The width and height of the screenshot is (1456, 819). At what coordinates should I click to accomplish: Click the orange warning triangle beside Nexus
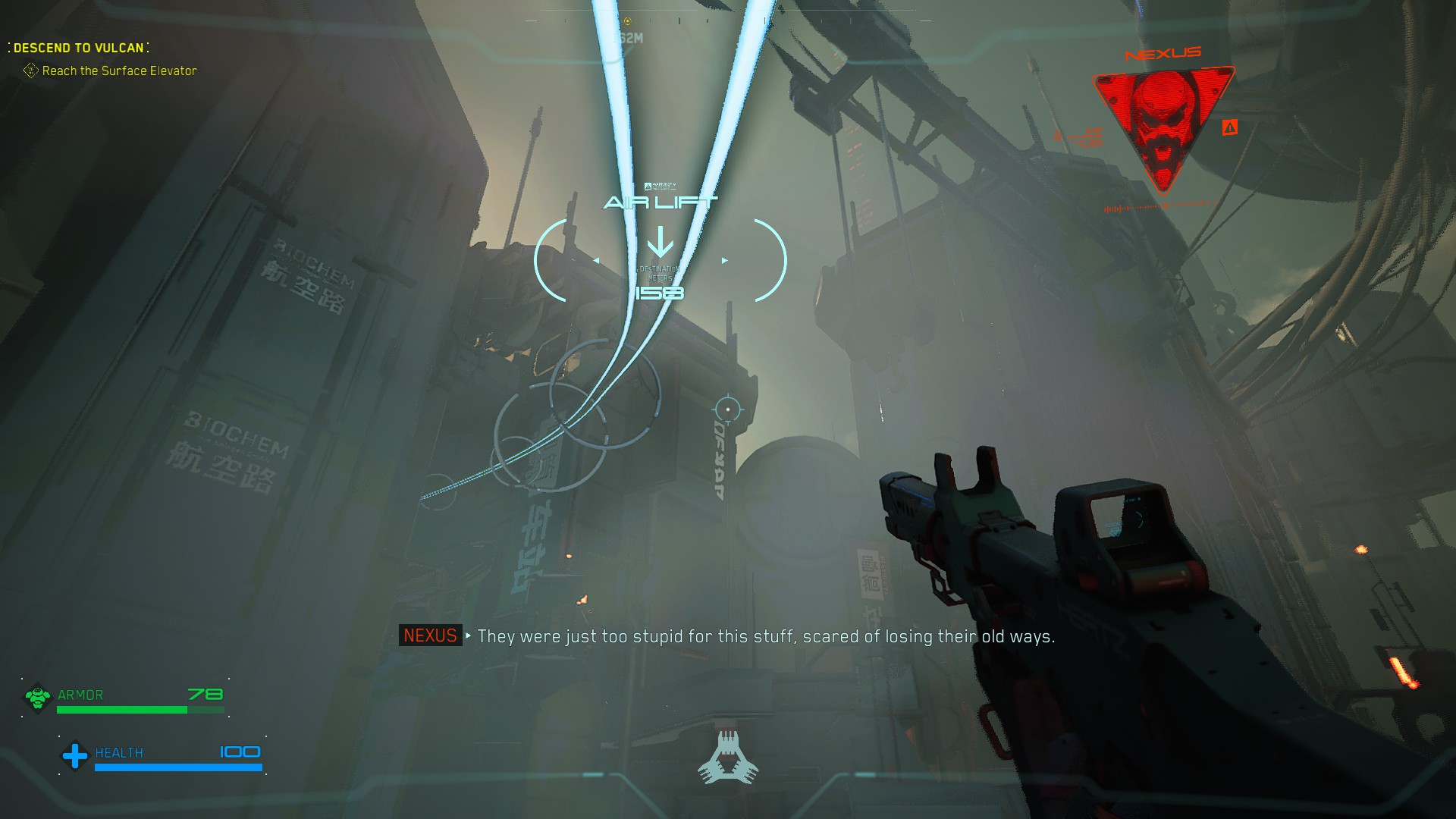coord(1229,127)
